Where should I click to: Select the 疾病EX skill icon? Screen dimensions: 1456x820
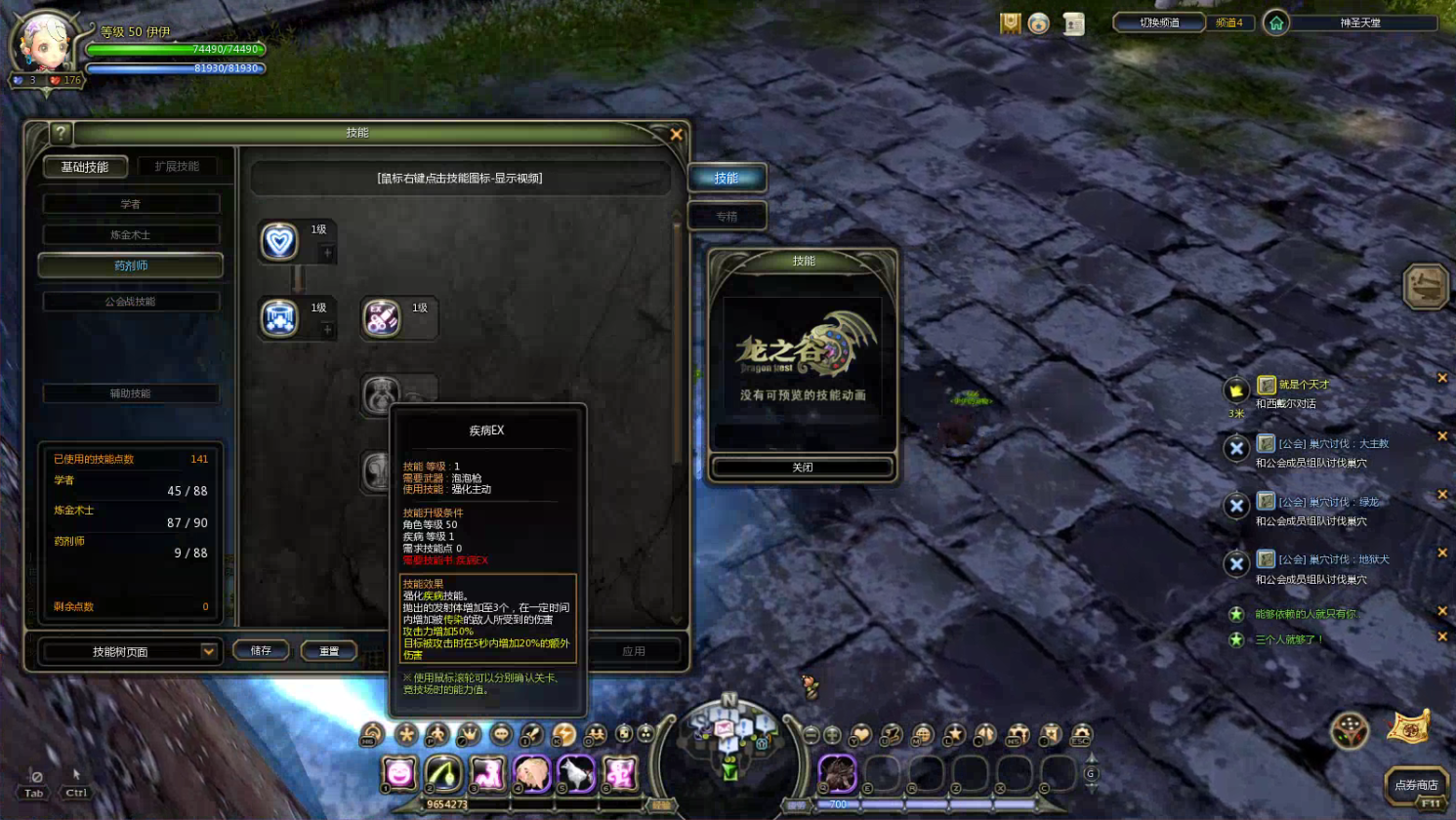click(x=382, y=318)
